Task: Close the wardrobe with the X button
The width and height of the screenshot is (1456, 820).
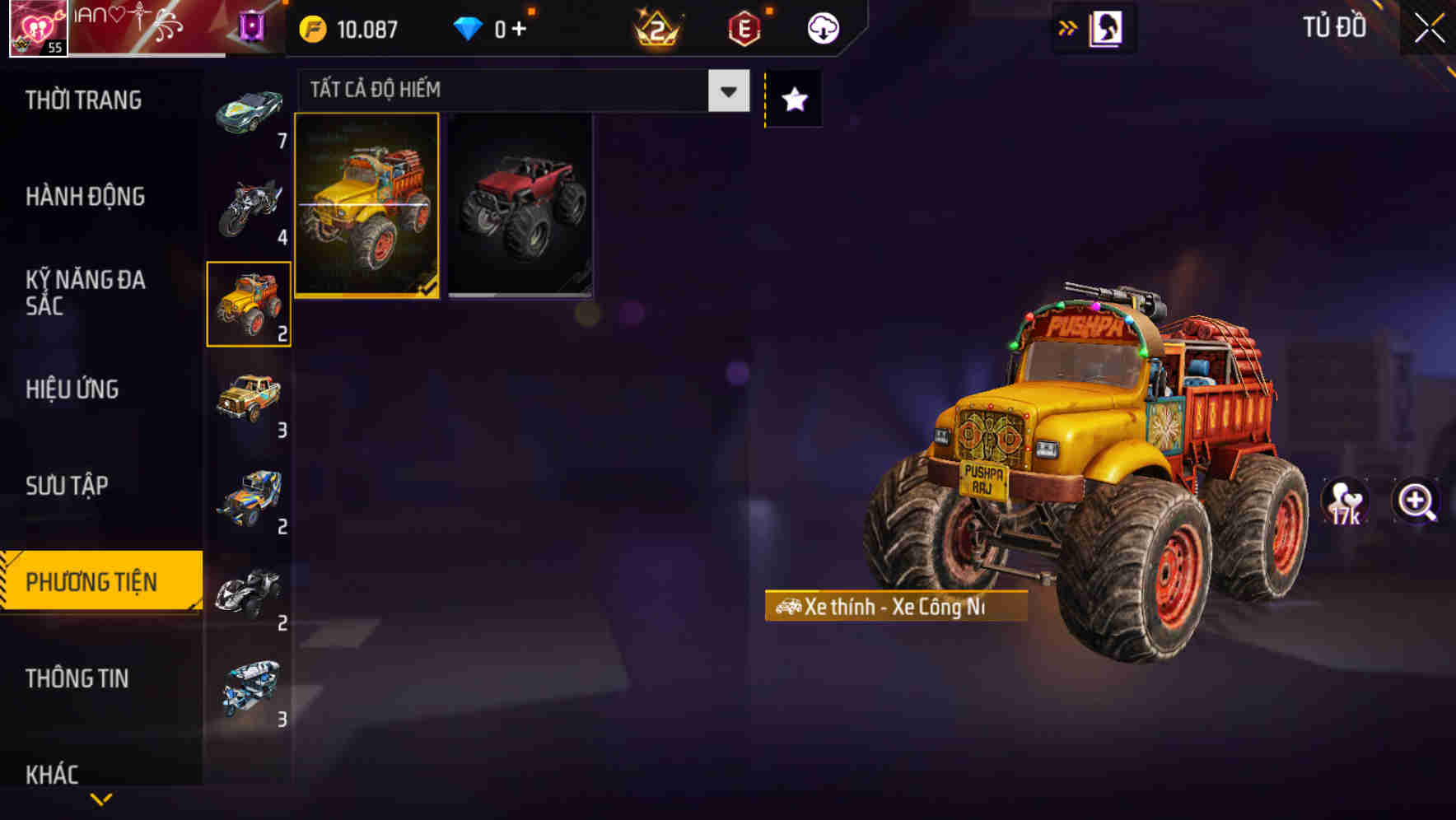Action: 1430,27
